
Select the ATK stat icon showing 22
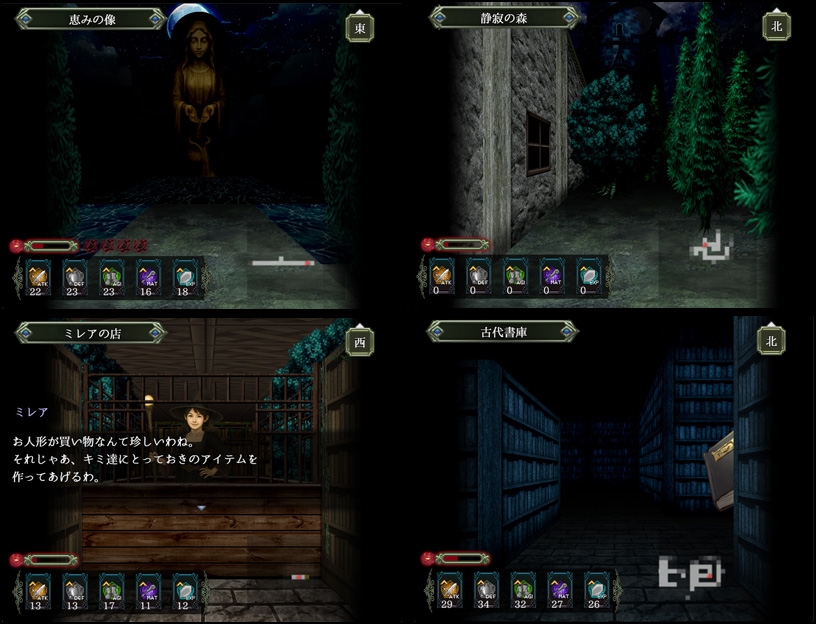tap(38, 275)
